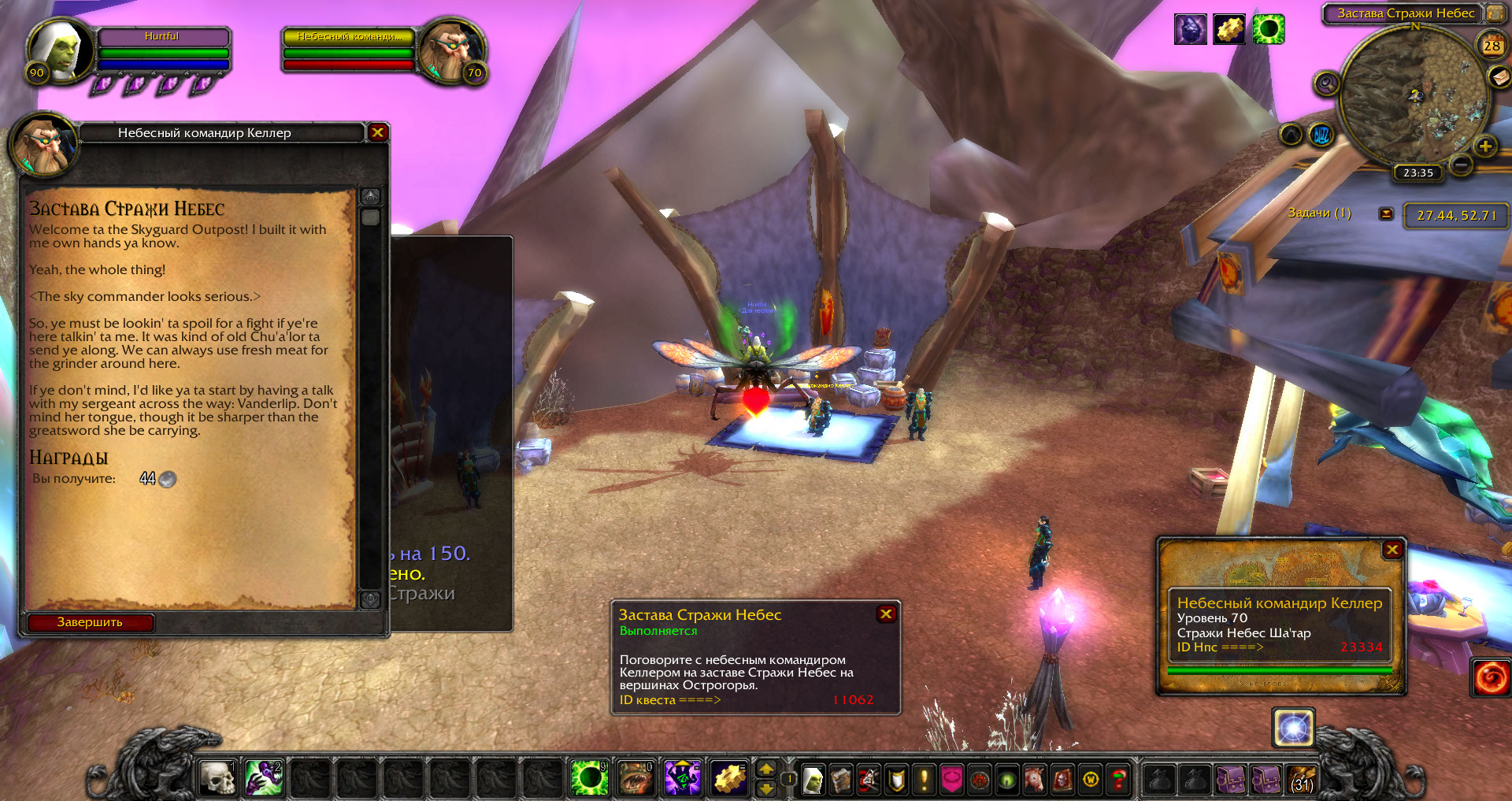Click the magnifying glass tracking button
The image size is (1512, 801).
pos(1326,83)
